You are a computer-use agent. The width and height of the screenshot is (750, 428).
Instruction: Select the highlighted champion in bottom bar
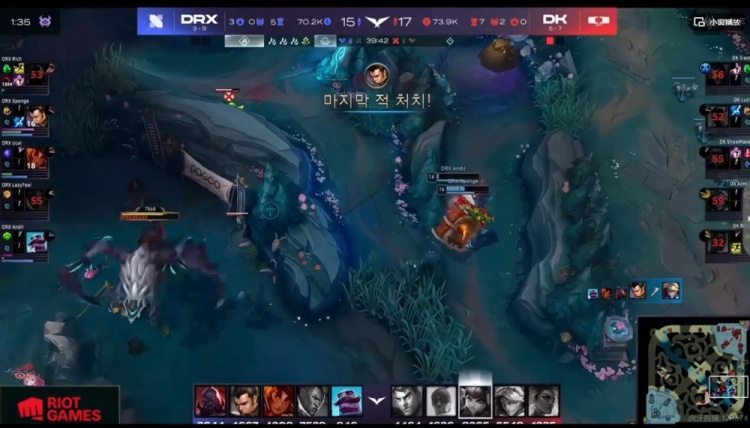pyautogui.click(x=474, y=400)
